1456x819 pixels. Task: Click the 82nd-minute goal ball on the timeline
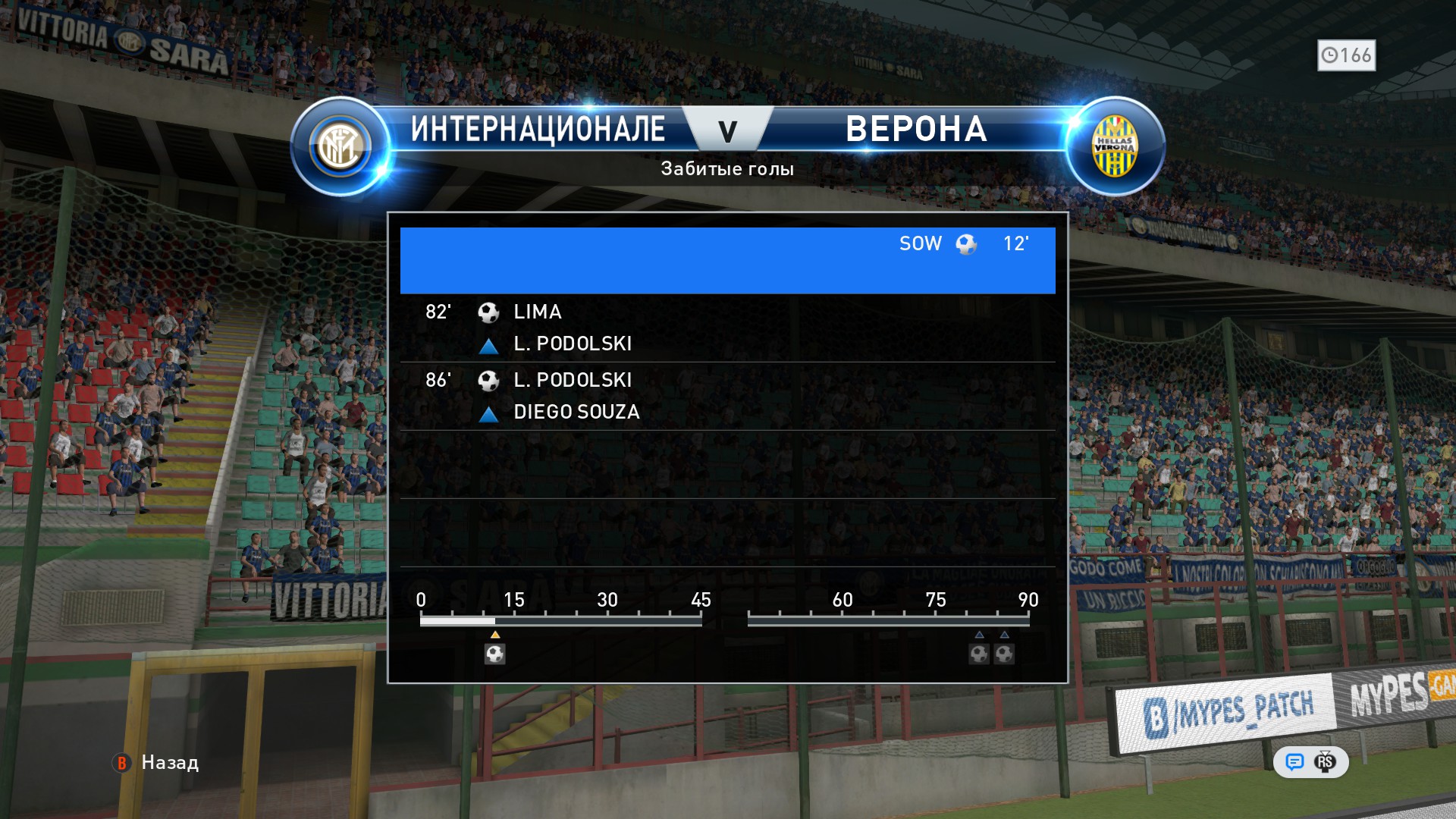tap(979, 654)
